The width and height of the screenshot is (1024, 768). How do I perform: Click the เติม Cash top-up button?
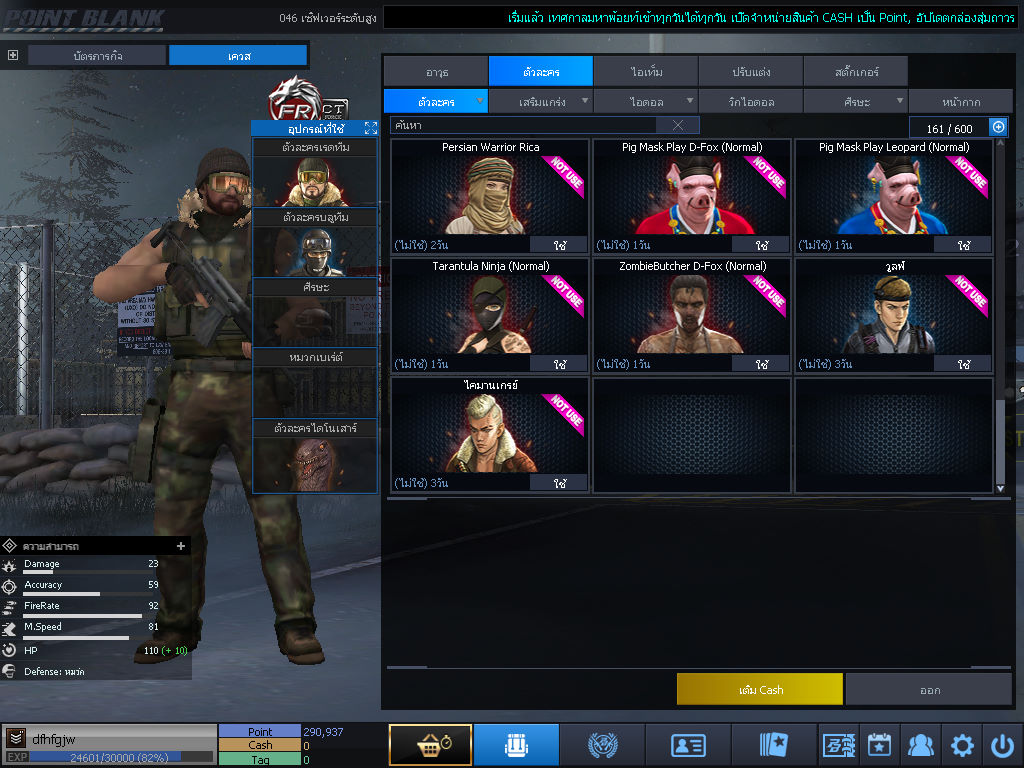[759, 689]
